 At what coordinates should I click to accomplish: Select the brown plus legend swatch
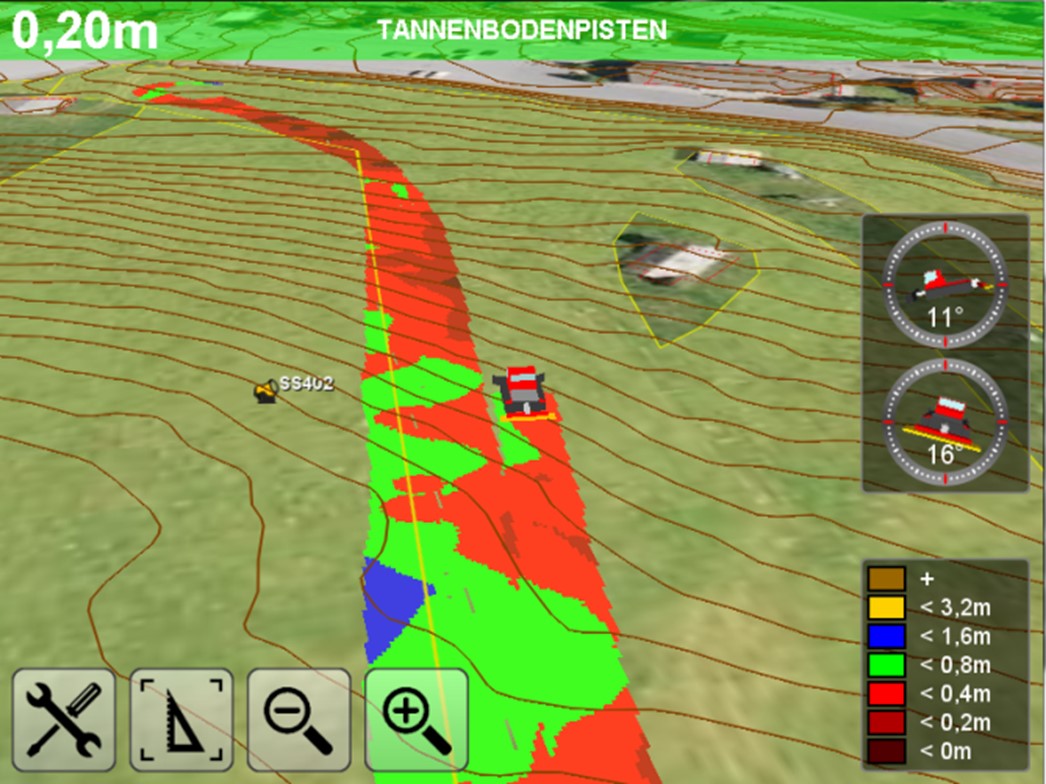pos(887,579)
